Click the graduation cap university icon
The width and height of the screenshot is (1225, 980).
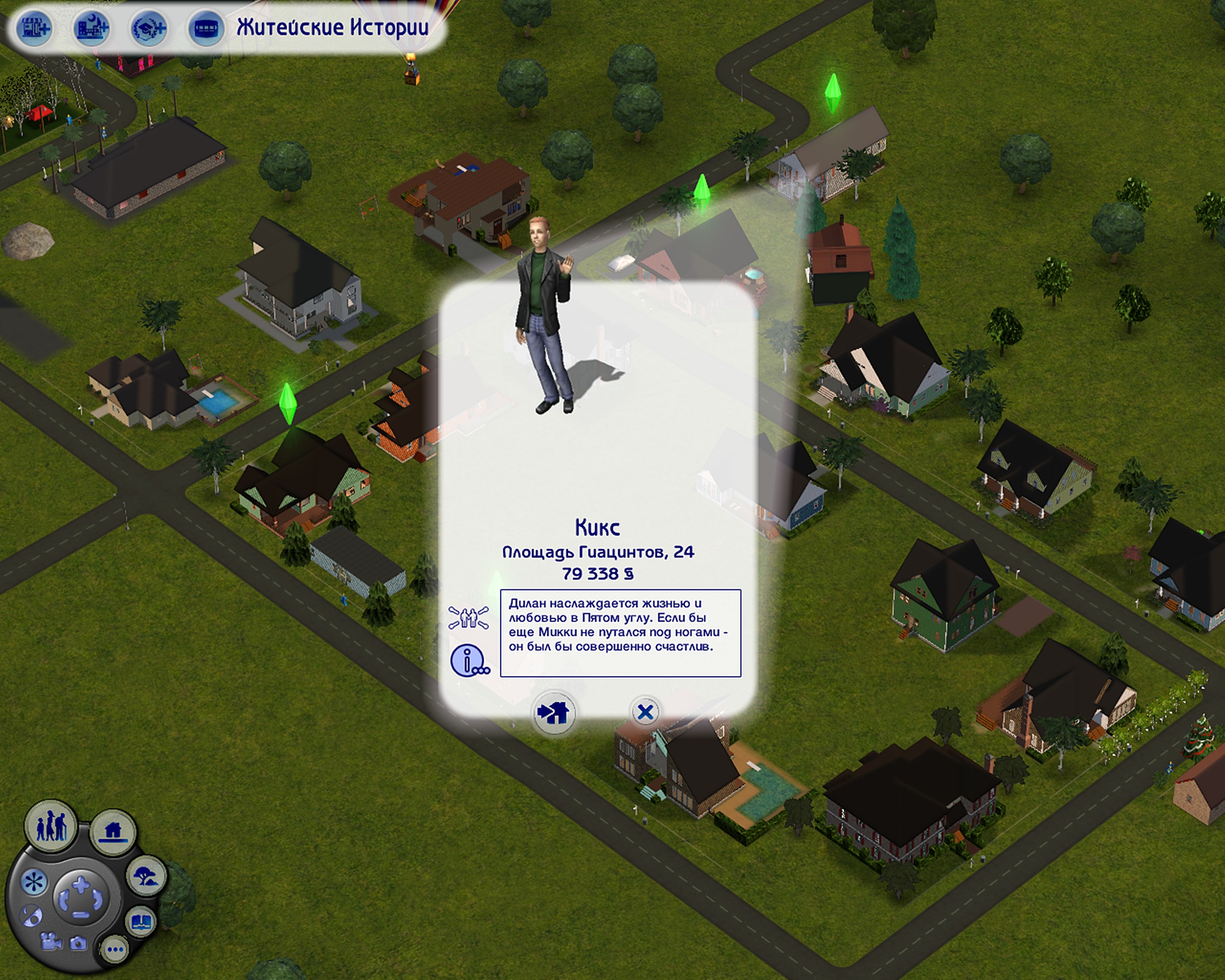point(149,28)
